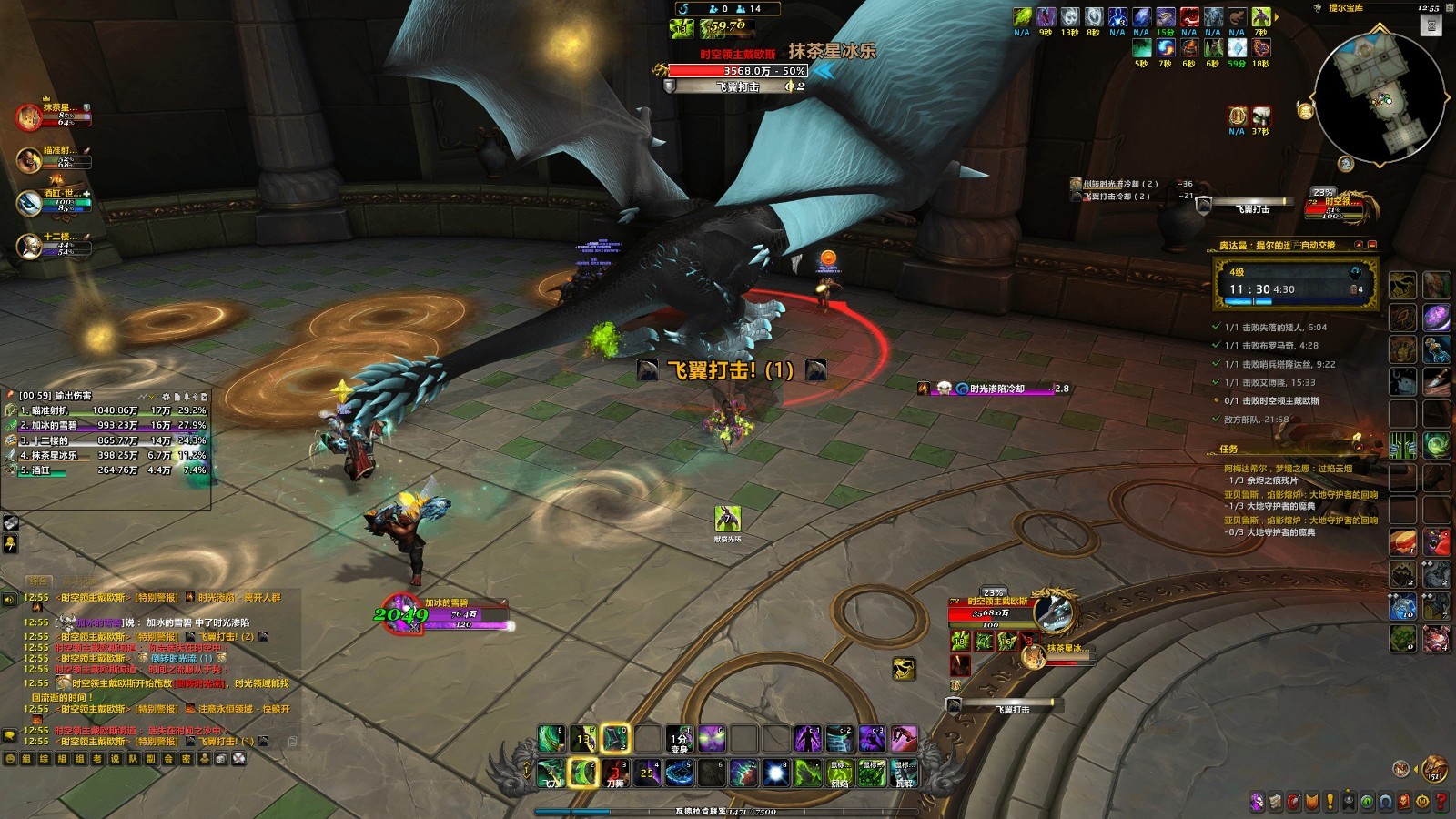Open the circular dungeon minimap
This screenshot has width=1456, height=819.
click(x=1380, y=98)
